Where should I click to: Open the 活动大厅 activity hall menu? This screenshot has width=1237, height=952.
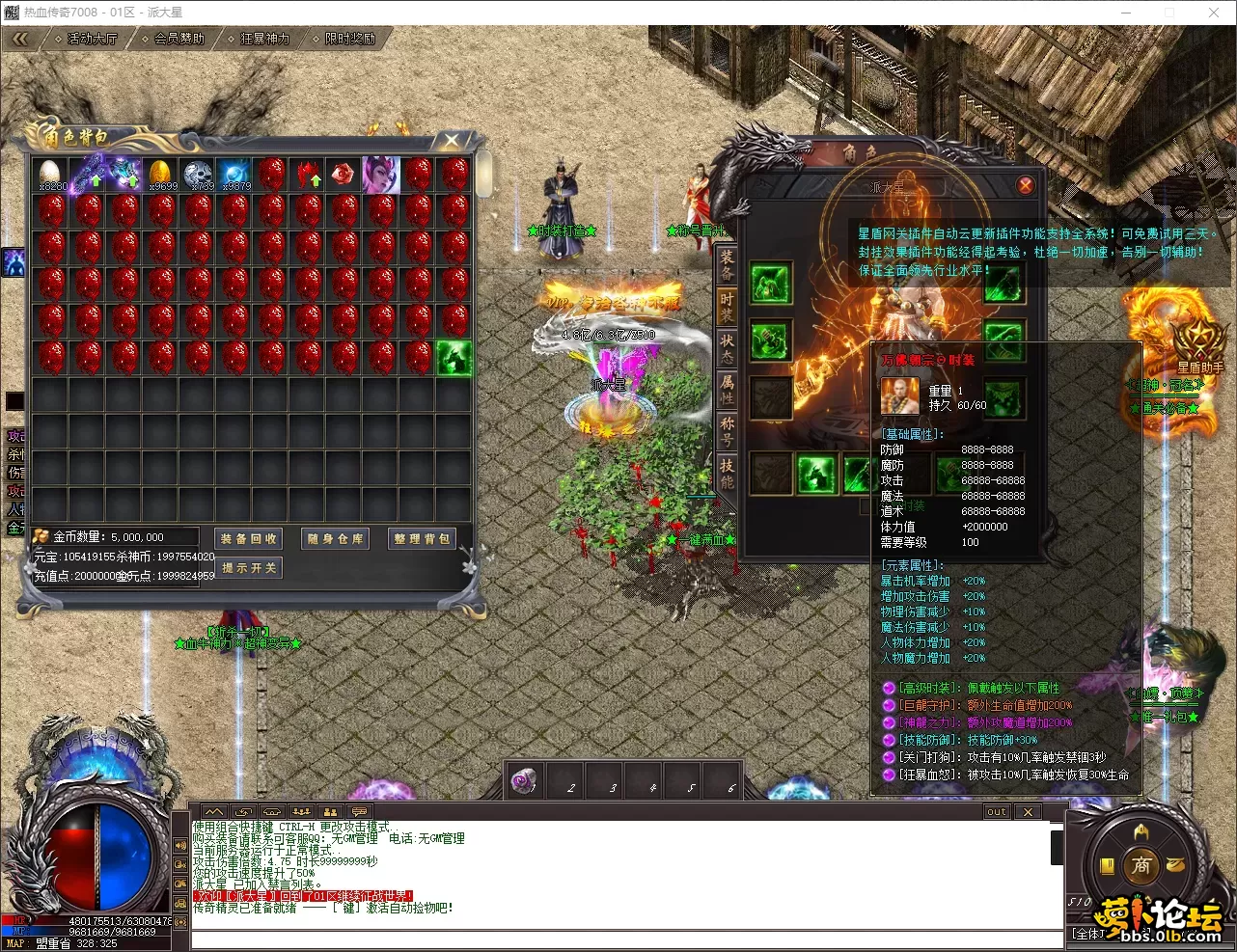coord(92,39)
